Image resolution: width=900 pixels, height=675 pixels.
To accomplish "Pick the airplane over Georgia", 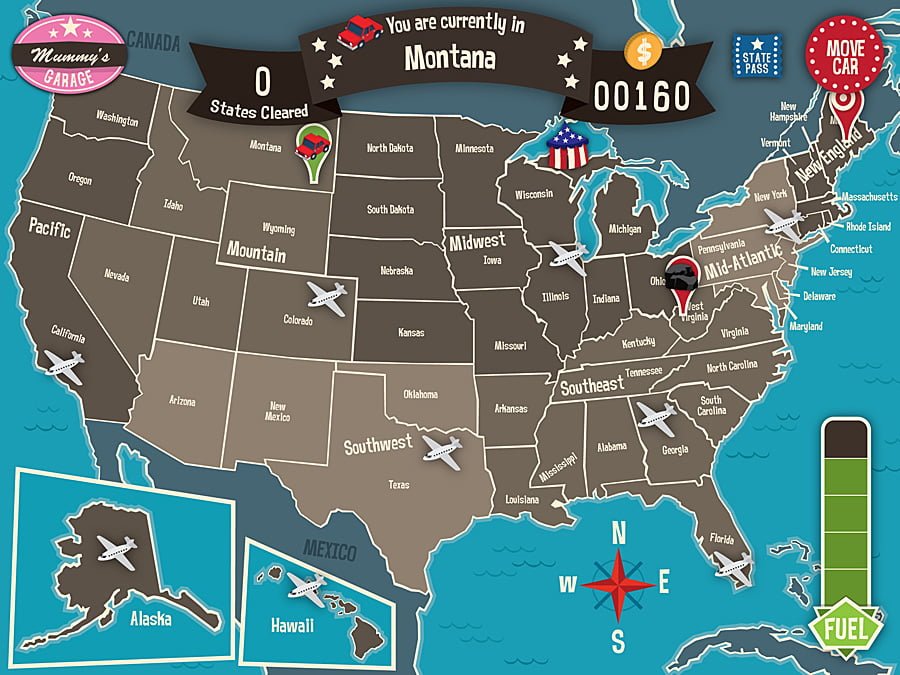I will (656, 416).
